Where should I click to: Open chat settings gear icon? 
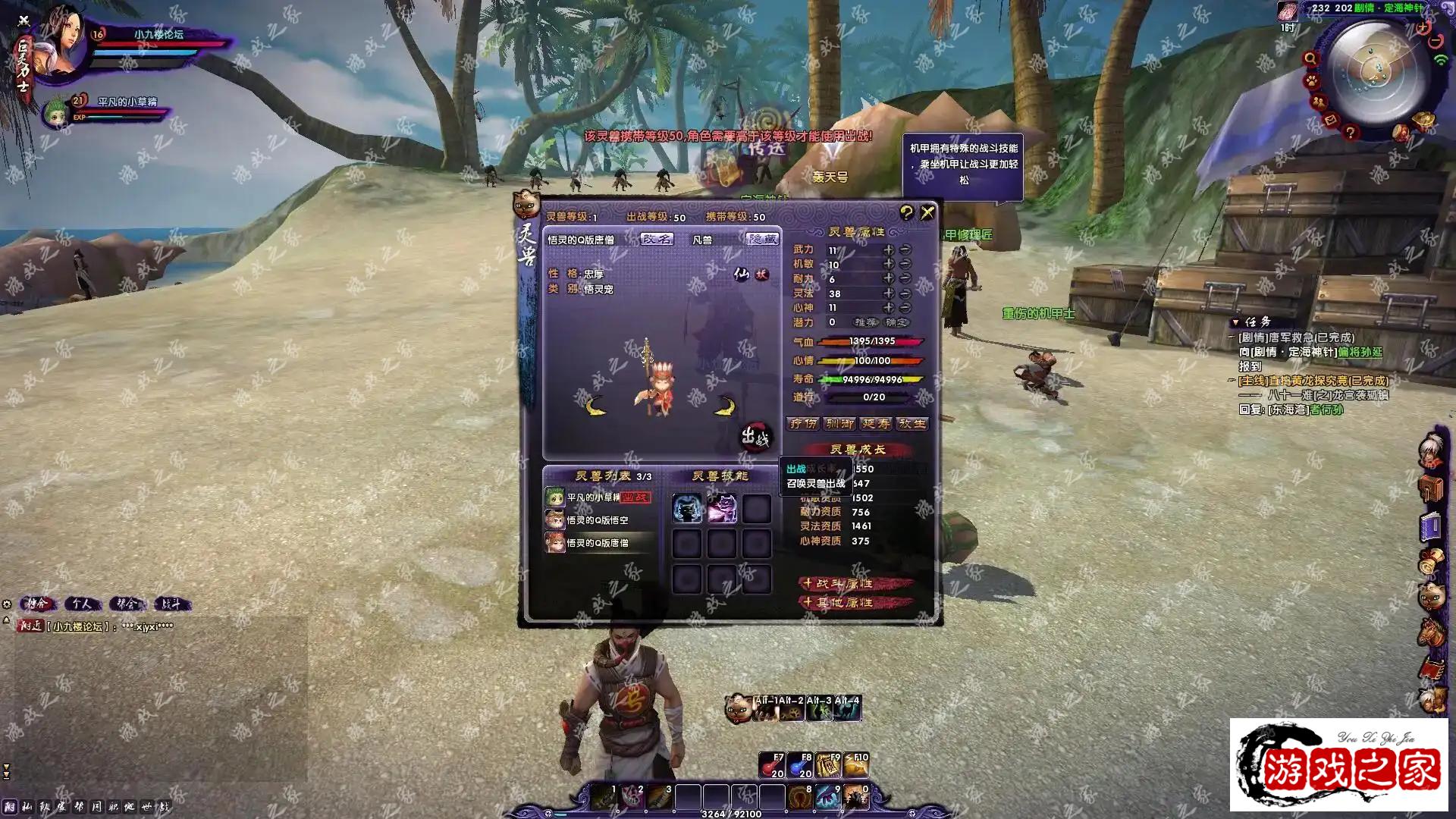pos(7,604)
